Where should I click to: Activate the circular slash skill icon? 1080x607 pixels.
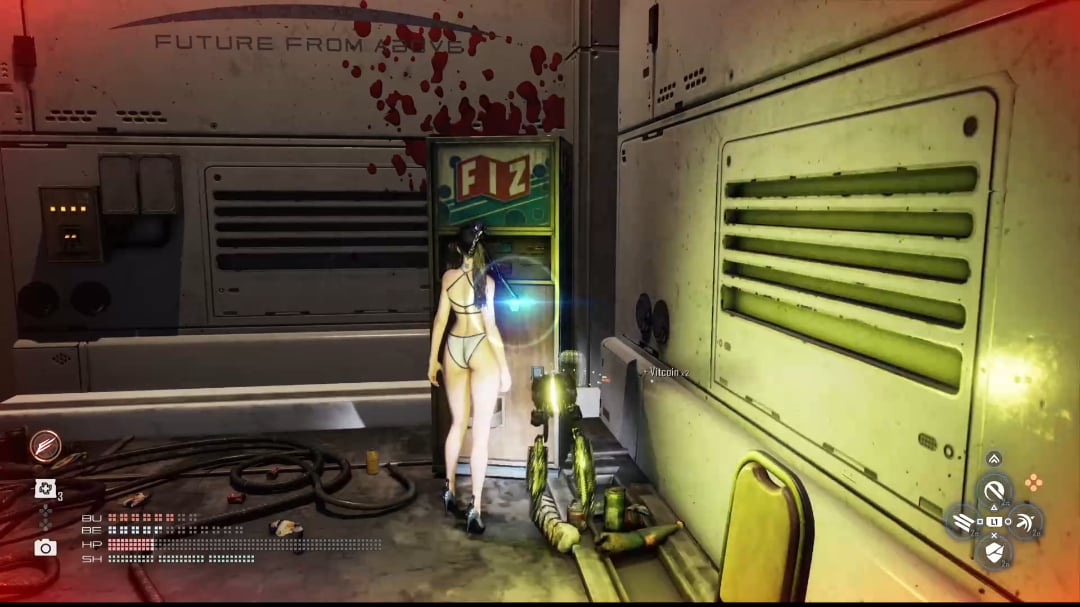994,491
